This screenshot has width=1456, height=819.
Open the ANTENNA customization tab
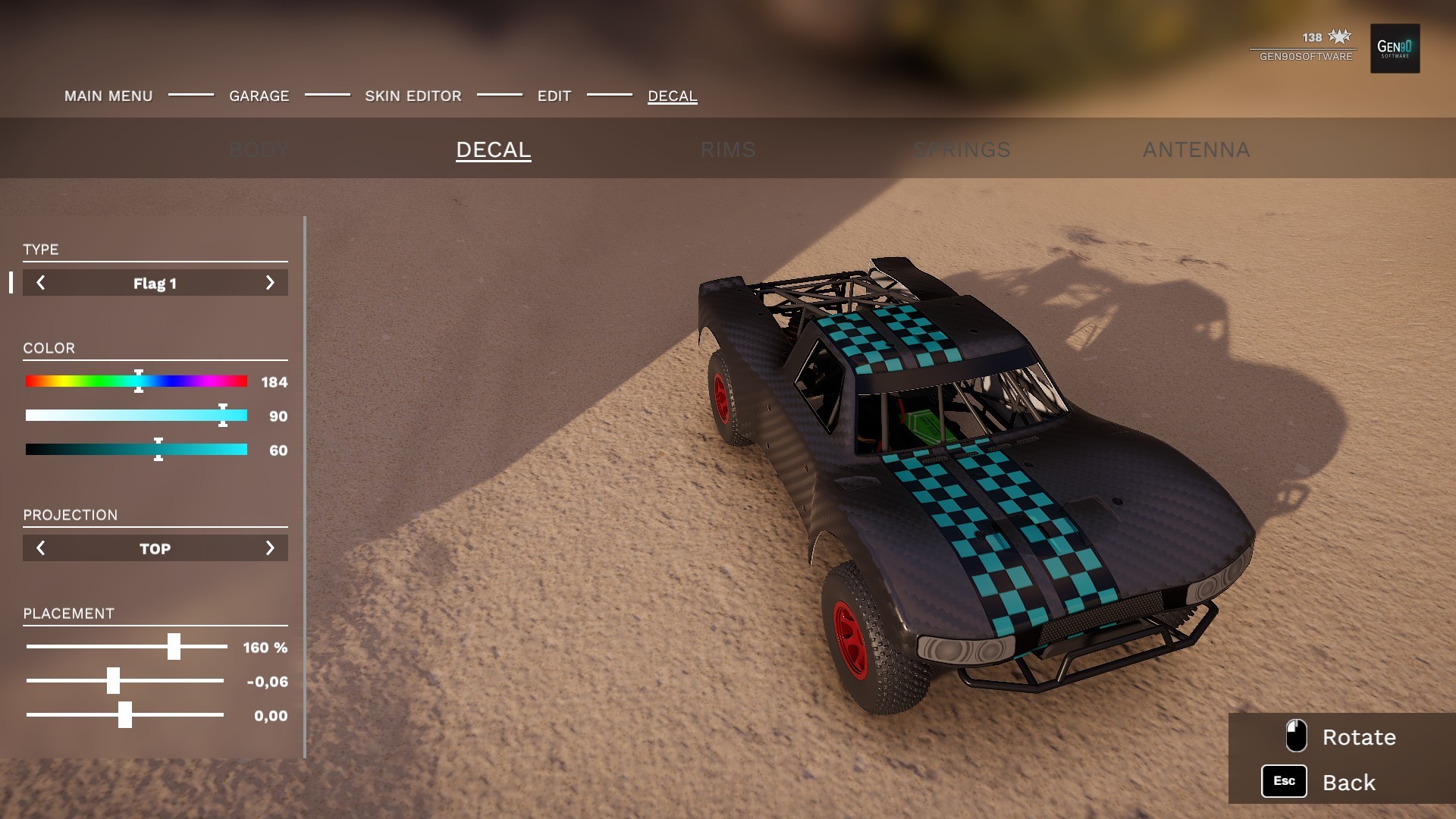[x=1197, y=149]
